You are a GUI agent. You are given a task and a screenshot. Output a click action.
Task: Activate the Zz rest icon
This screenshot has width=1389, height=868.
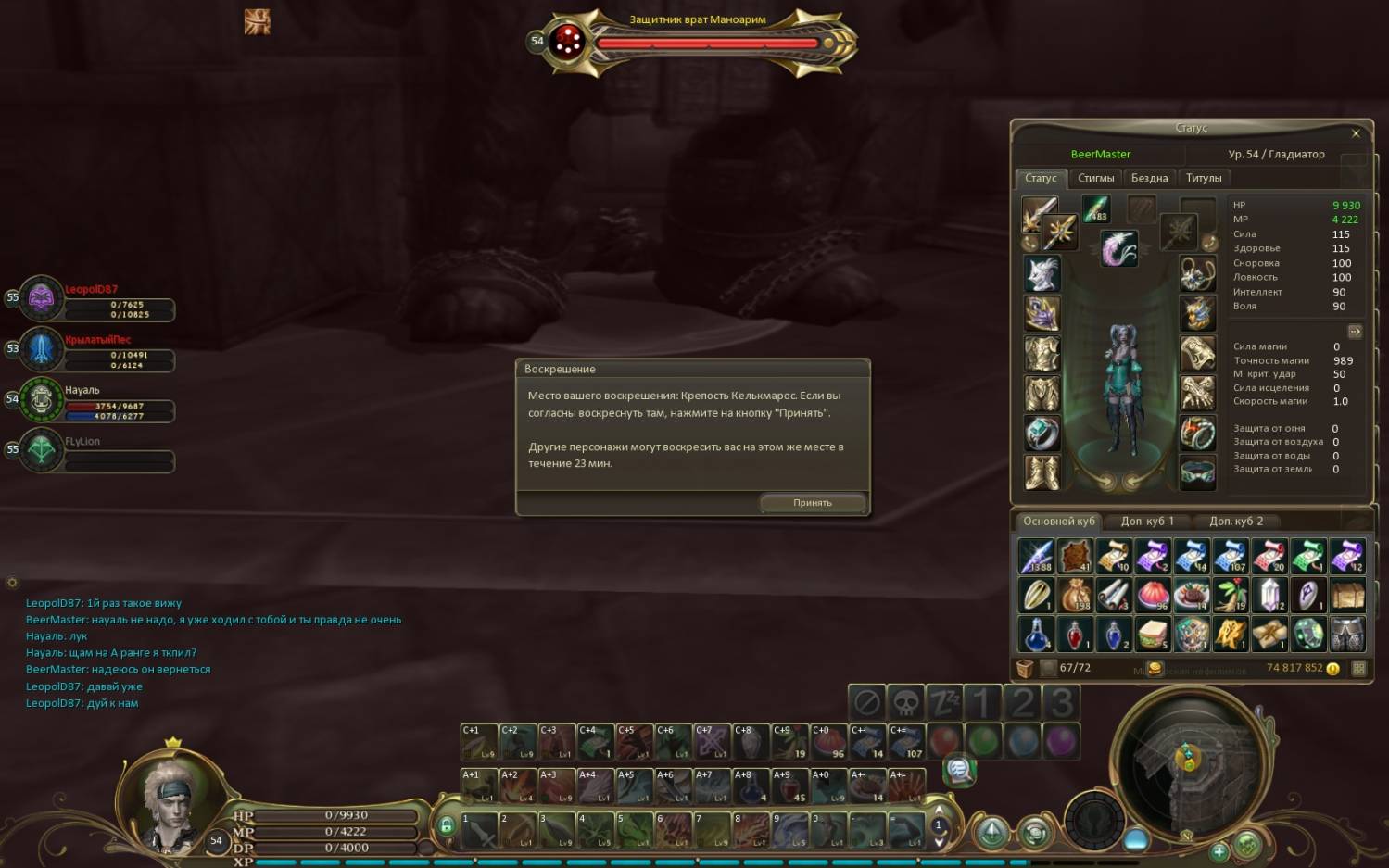[x=944, y=703]
